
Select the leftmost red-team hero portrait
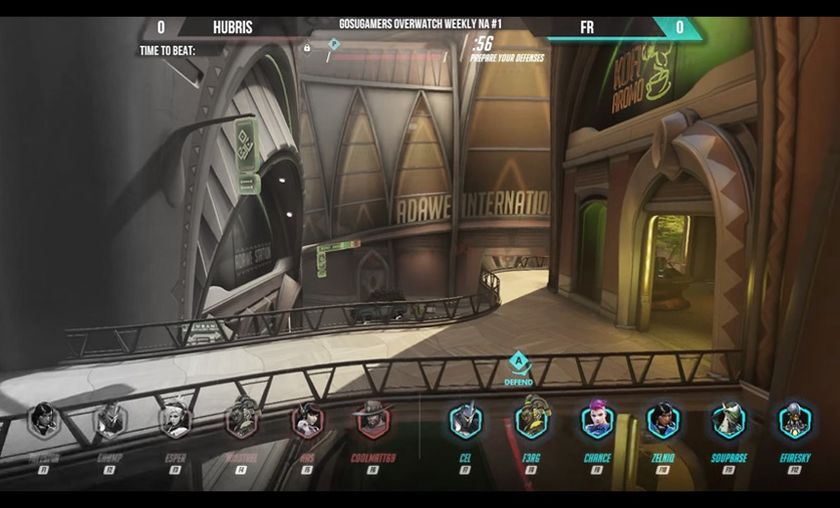(44, 420)
